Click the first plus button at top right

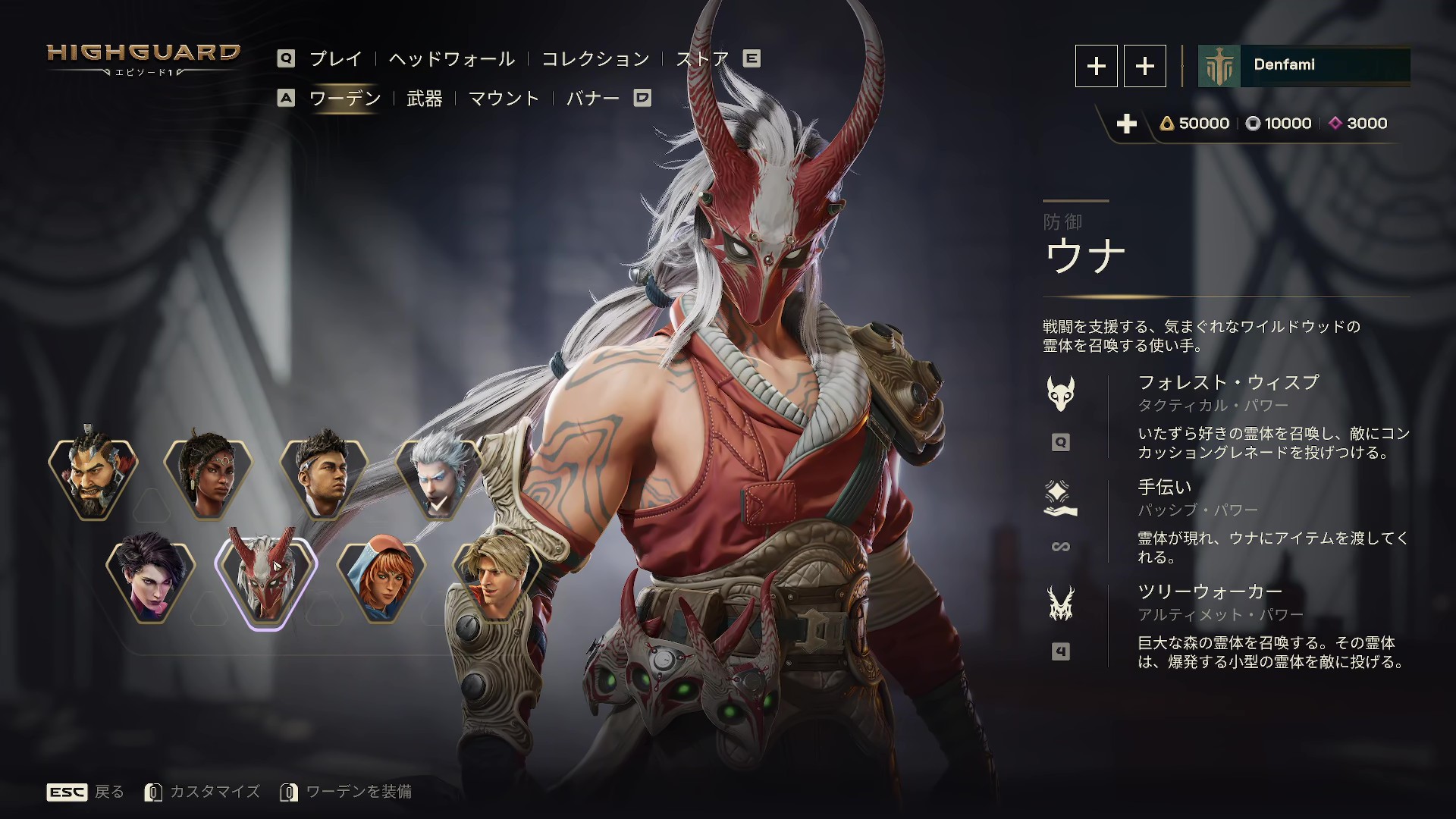pyautogui.click(x=1096, y=67)
